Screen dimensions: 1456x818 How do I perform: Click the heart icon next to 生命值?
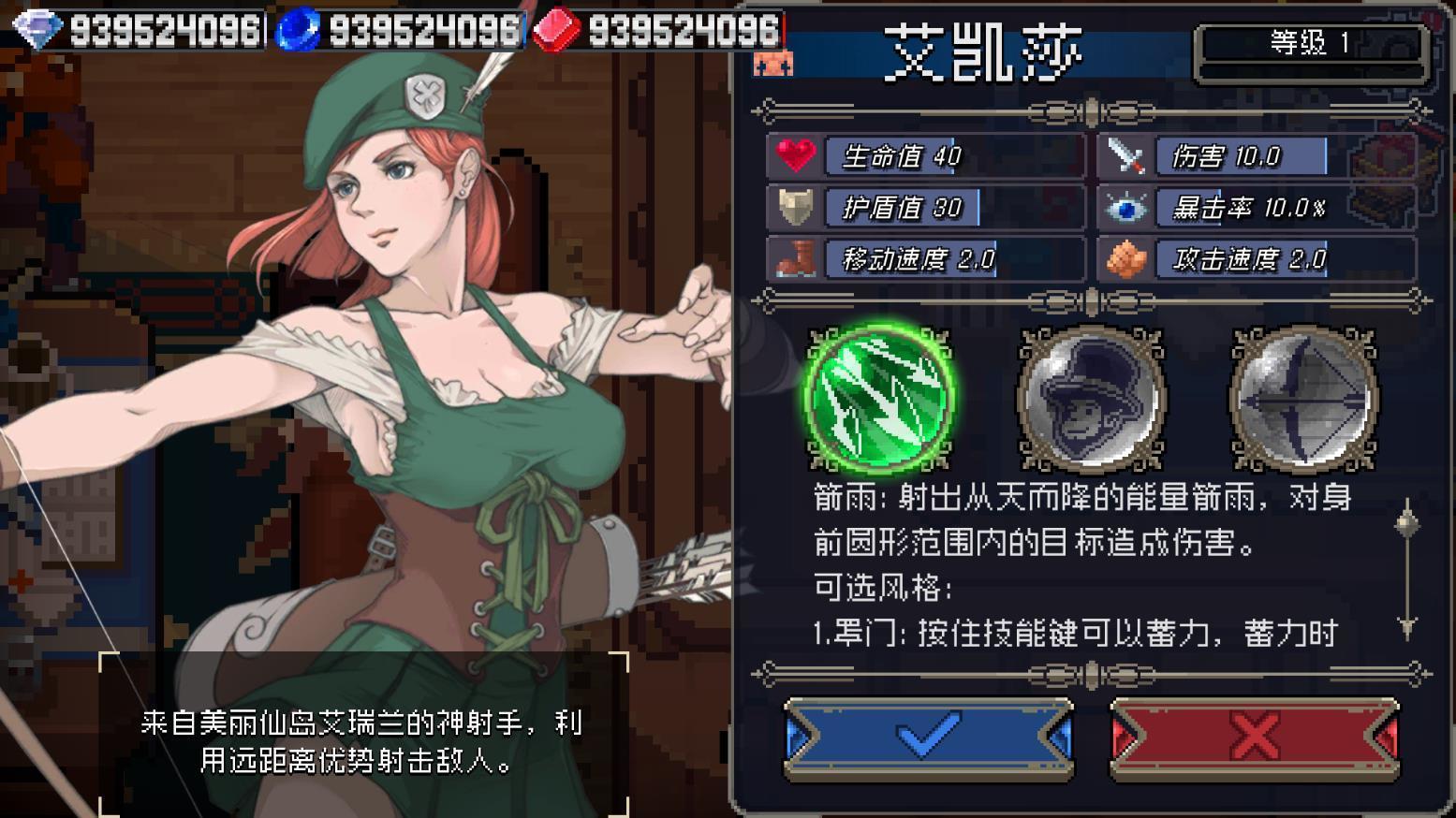click(798, 156)
